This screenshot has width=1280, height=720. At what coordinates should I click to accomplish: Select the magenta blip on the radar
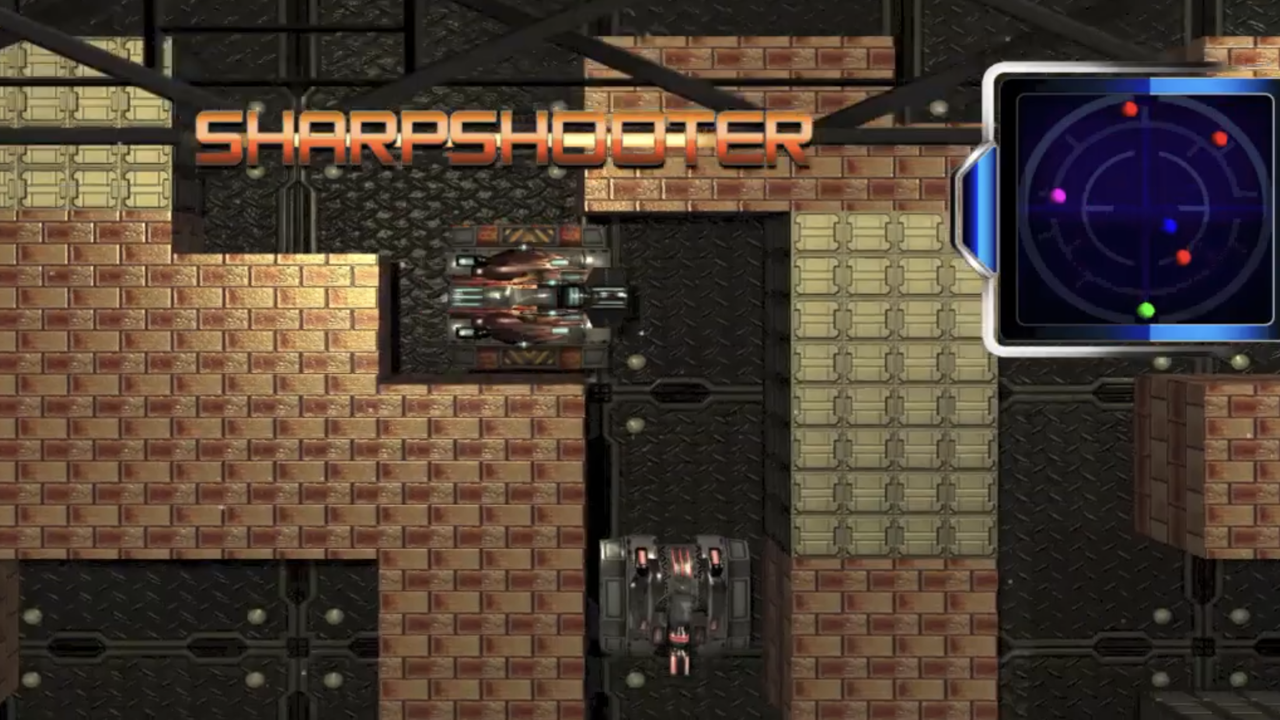click(1058, 196)
